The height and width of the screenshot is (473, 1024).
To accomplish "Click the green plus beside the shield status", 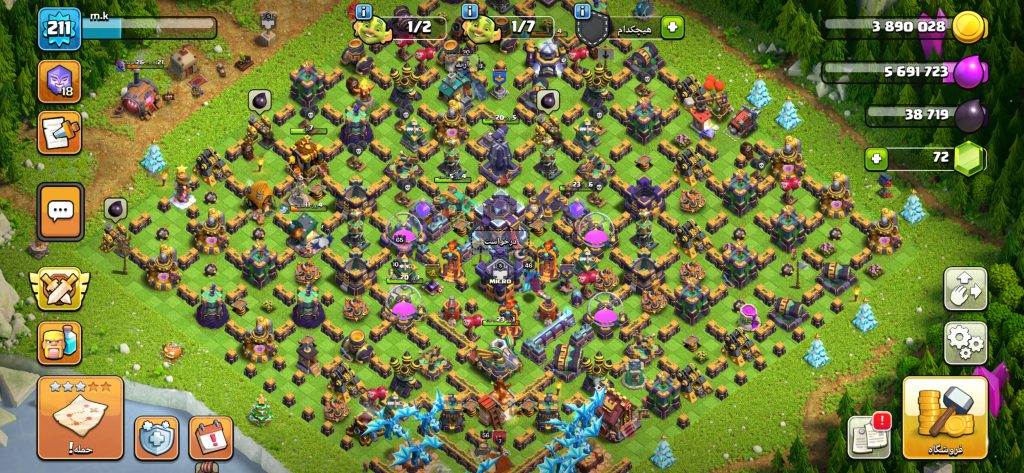I will tap(672, 27).
